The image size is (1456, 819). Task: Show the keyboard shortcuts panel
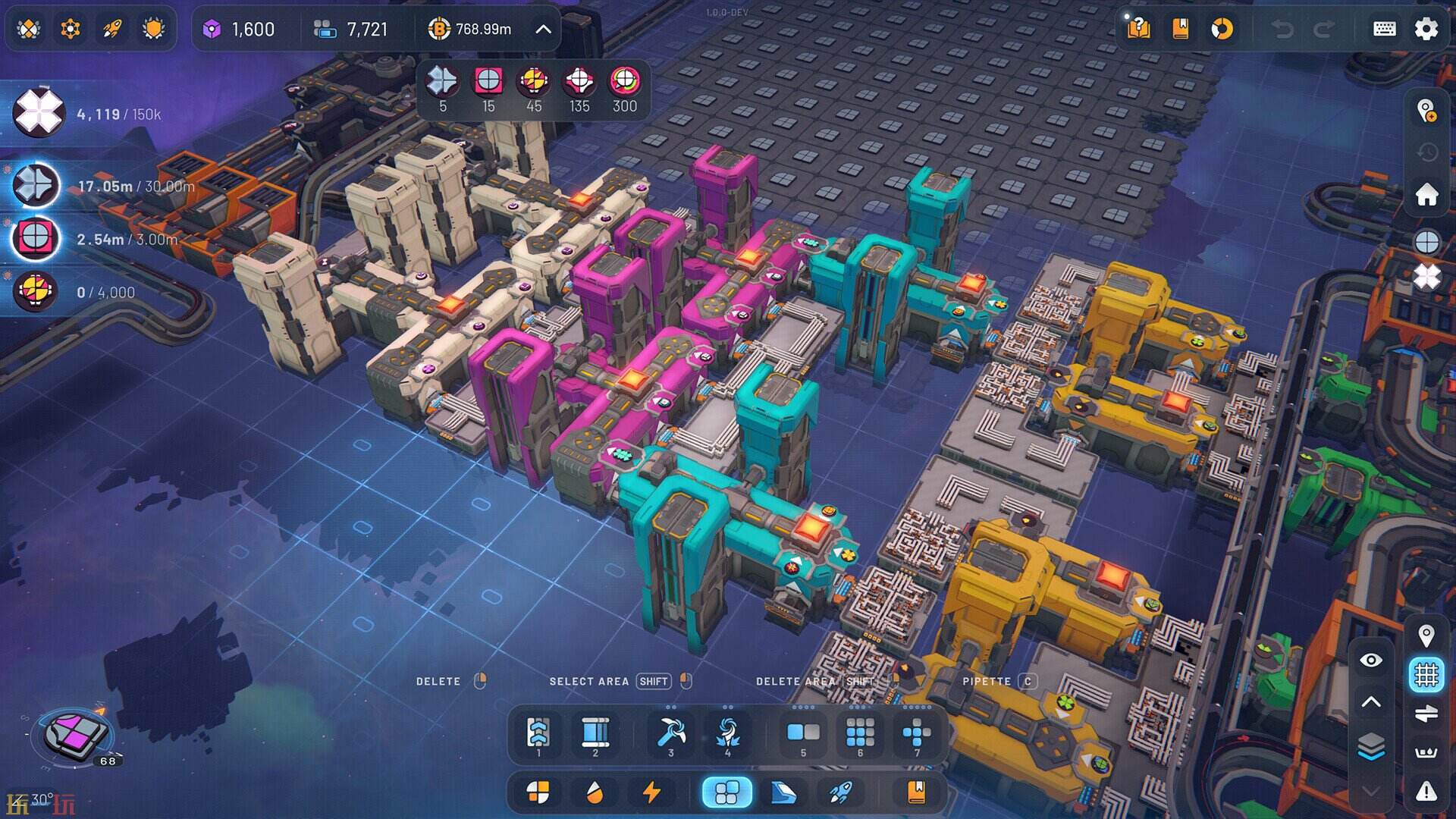click(x=1384, y=29)
